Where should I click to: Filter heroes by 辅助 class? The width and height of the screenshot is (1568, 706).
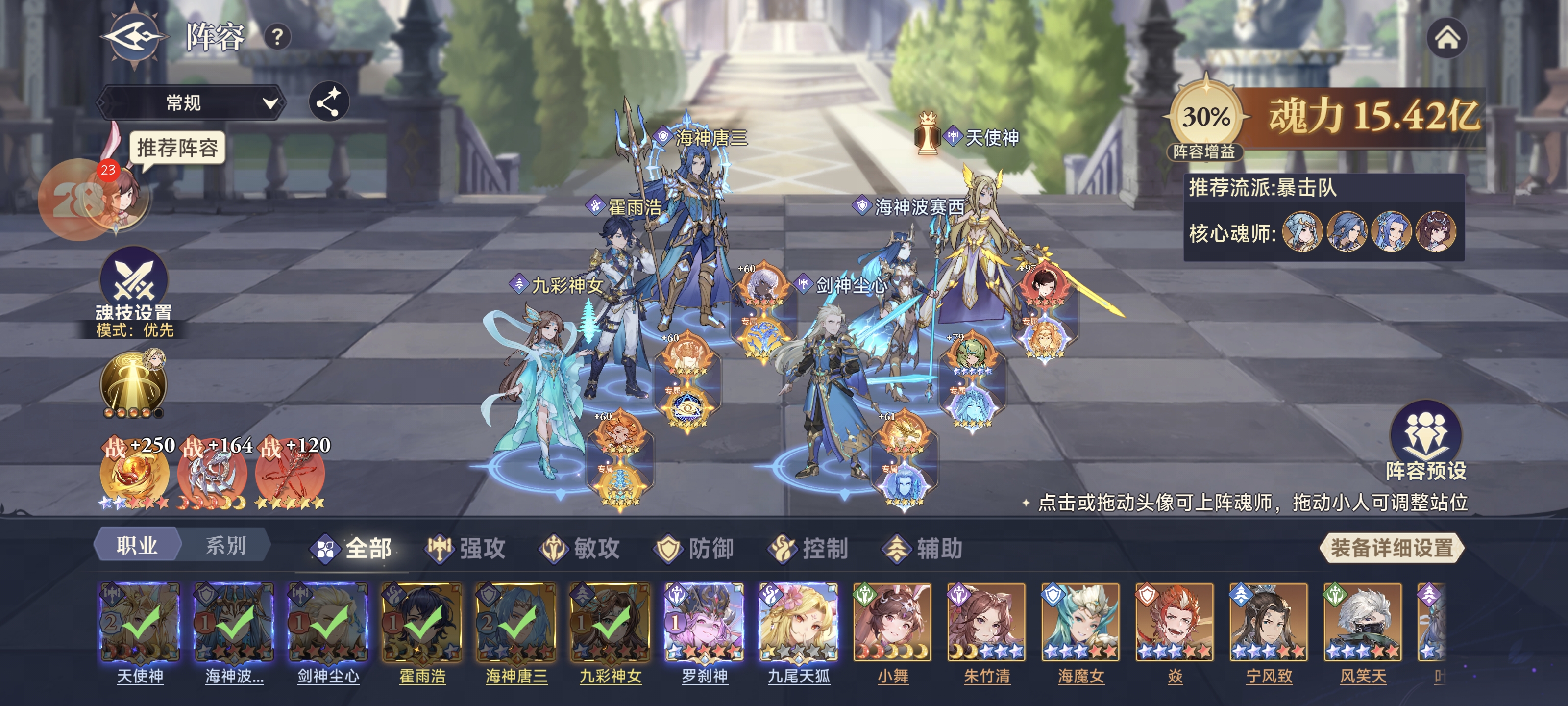[923, 548]
